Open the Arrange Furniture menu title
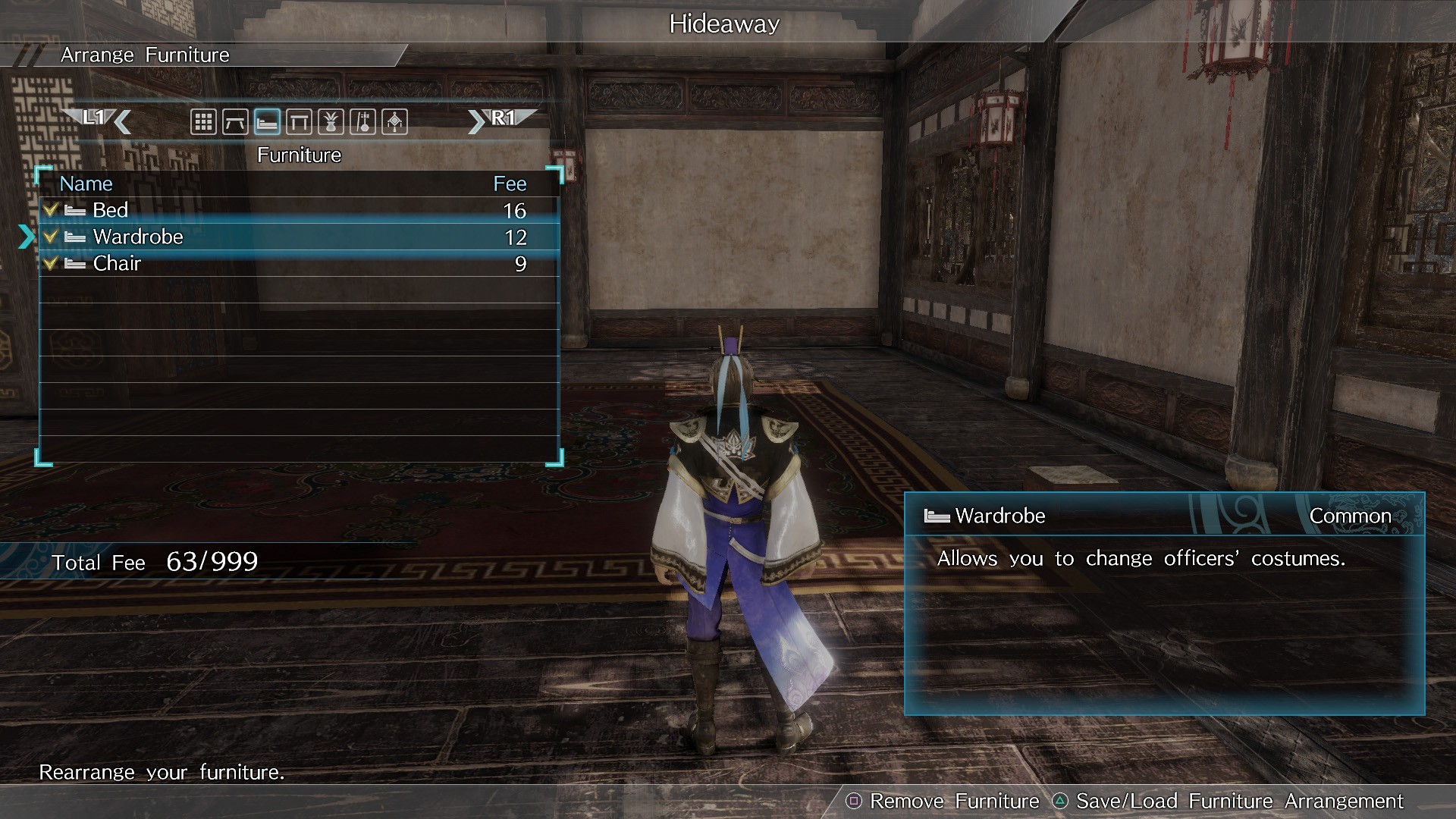 (x=146, y=55)
